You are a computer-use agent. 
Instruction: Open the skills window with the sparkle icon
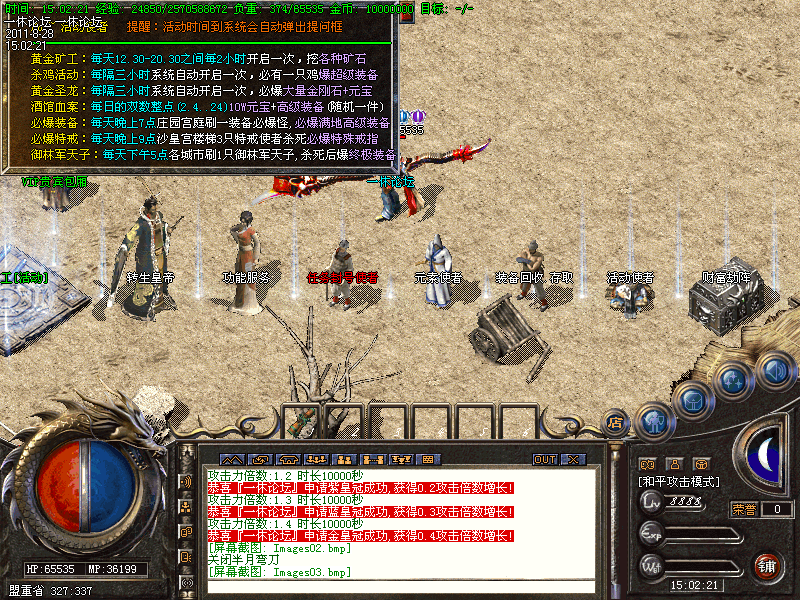coord(734,381)
